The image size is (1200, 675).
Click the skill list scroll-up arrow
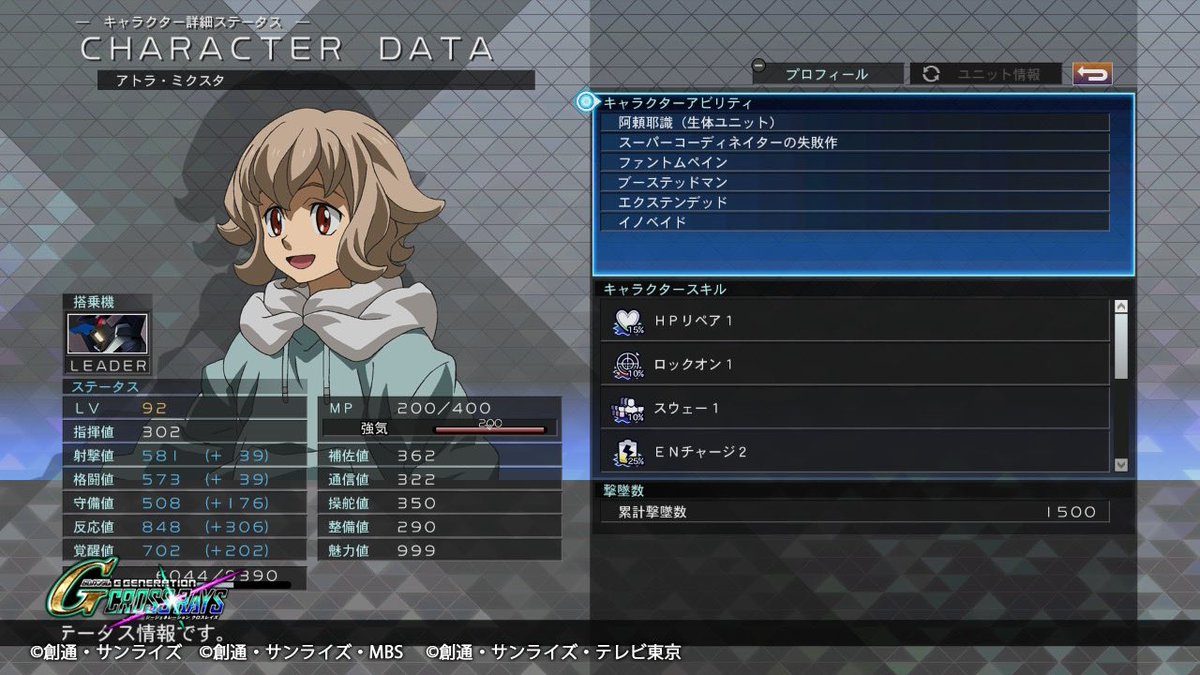point(1121,306)
